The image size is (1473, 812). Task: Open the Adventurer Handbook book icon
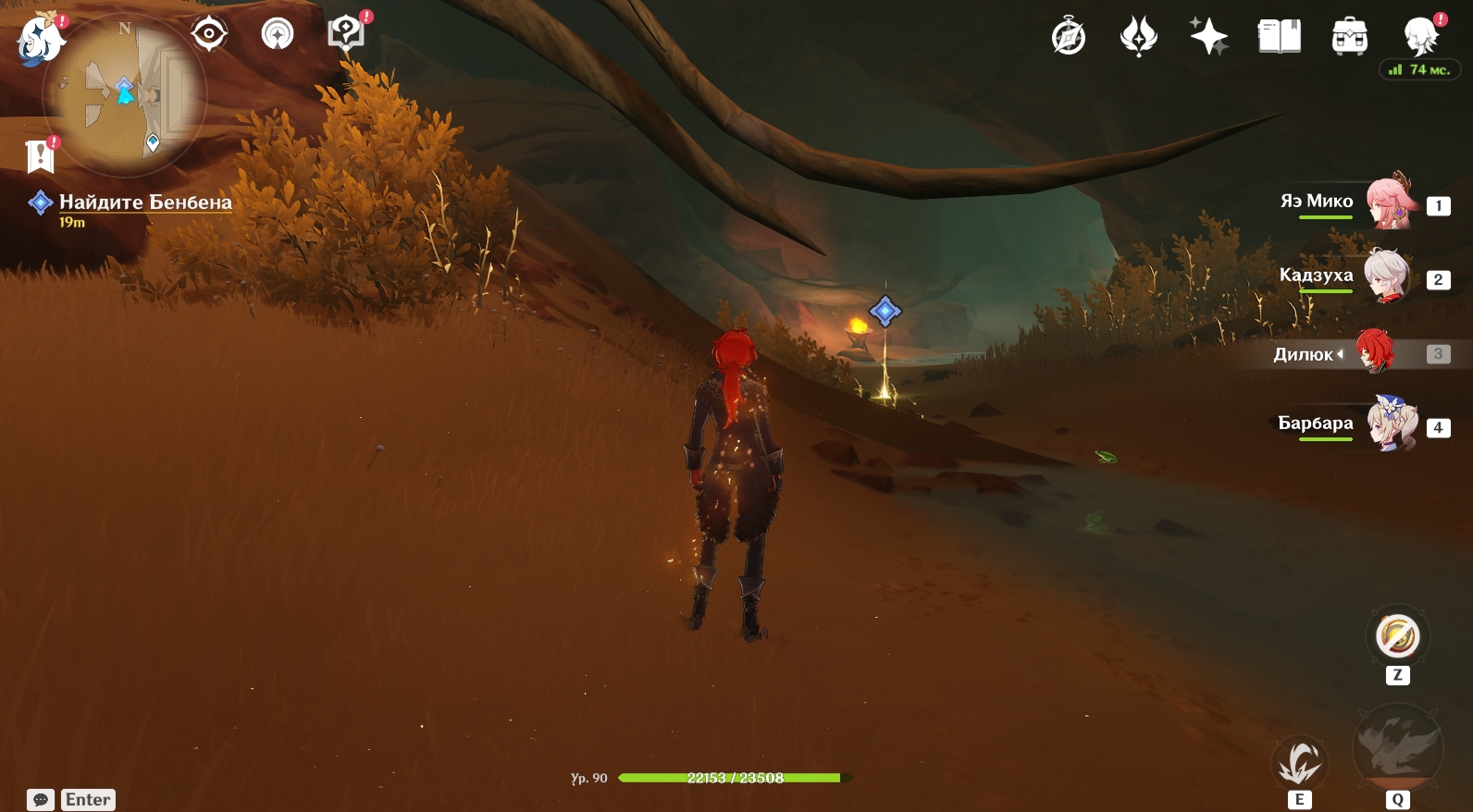pos(1280,38)
